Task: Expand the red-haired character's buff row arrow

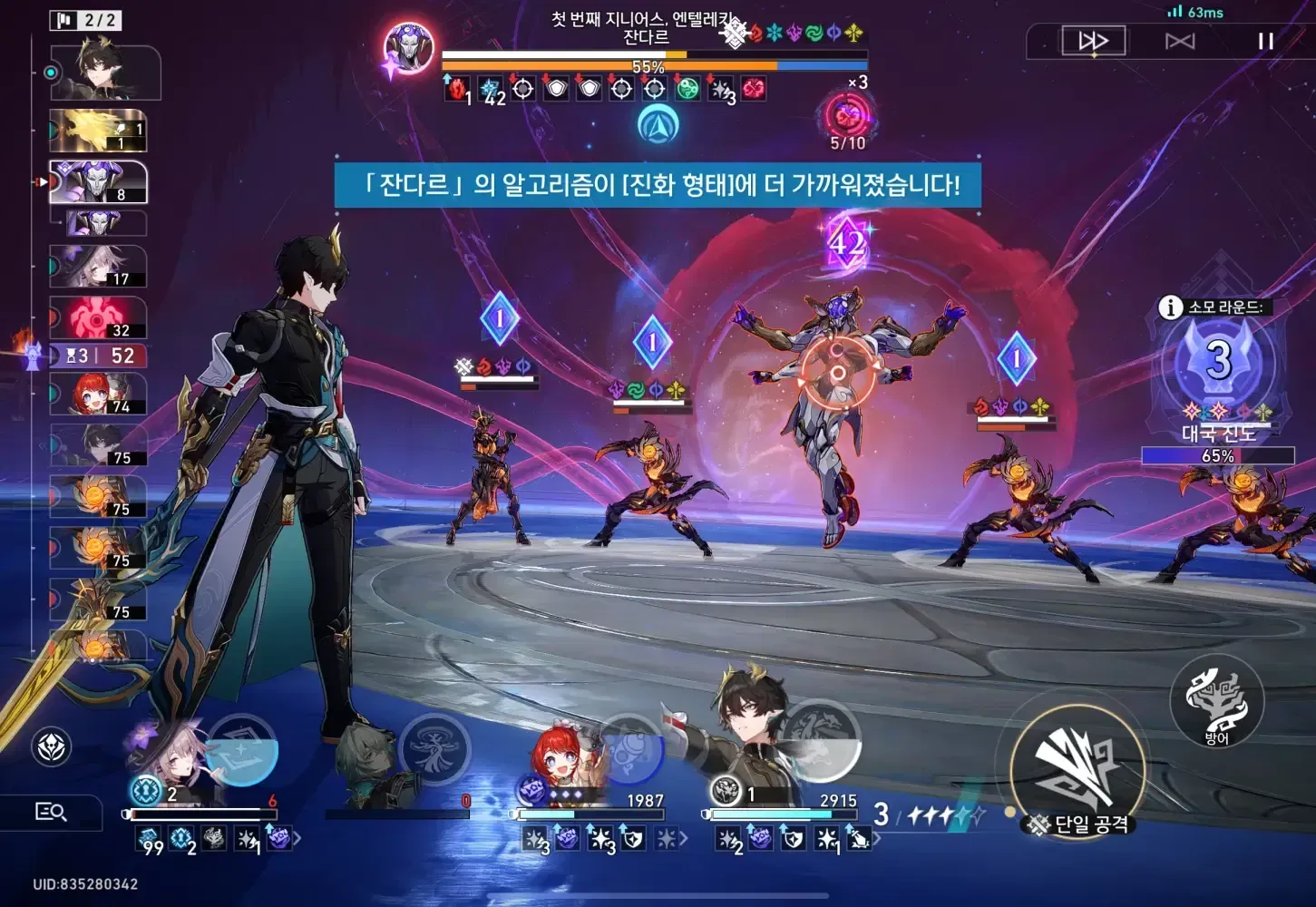Action: click(x=685, y=839)
